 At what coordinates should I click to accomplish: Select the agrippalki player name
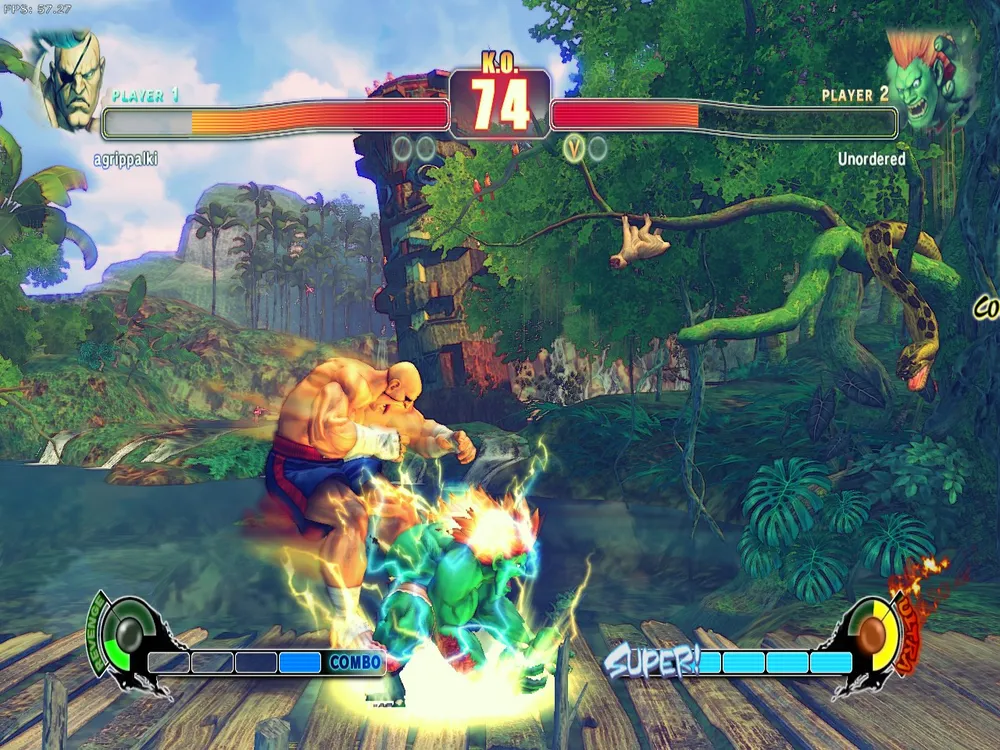pyautogui.click(x=127, y=159)
